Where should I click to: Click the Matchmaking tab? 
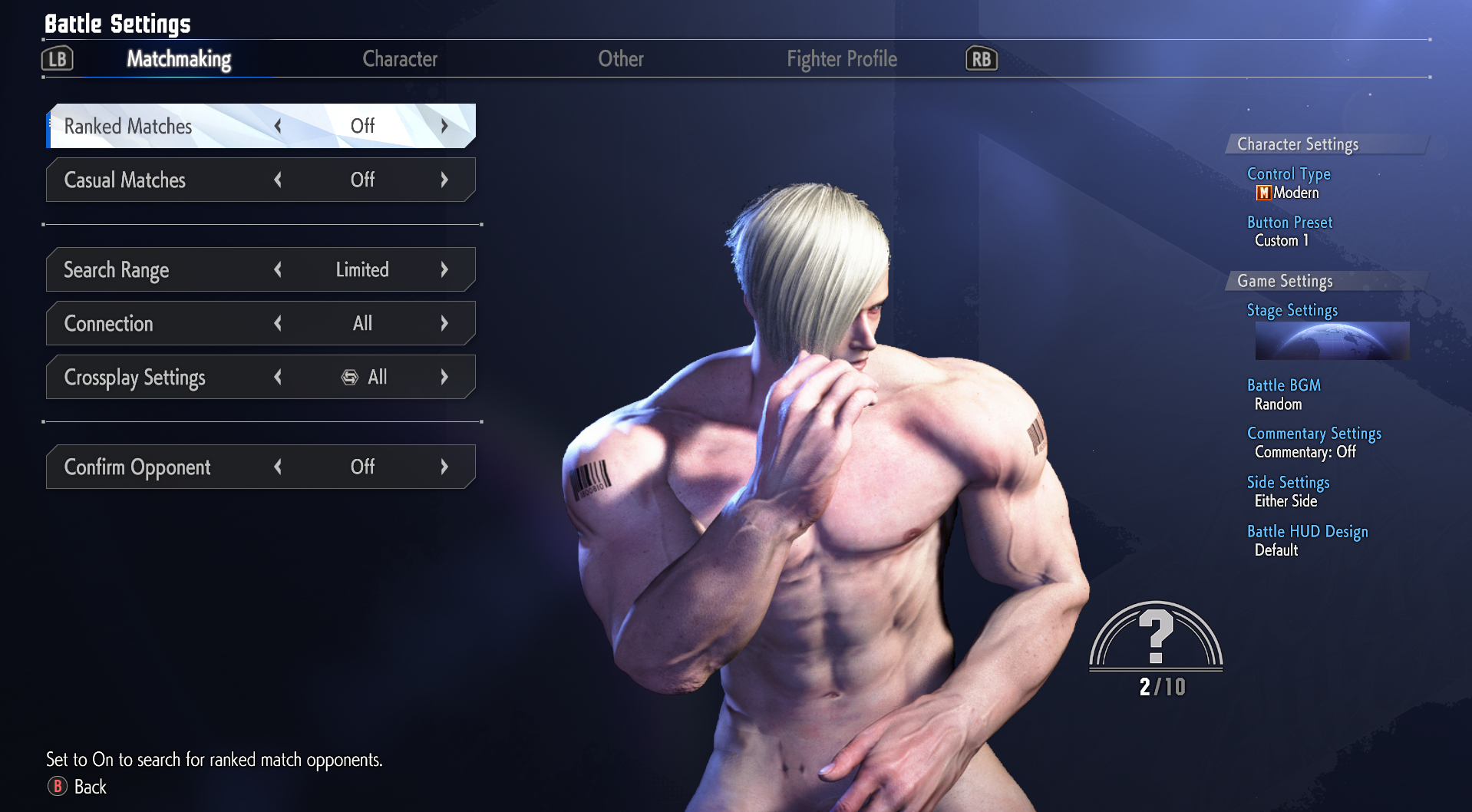179,59
